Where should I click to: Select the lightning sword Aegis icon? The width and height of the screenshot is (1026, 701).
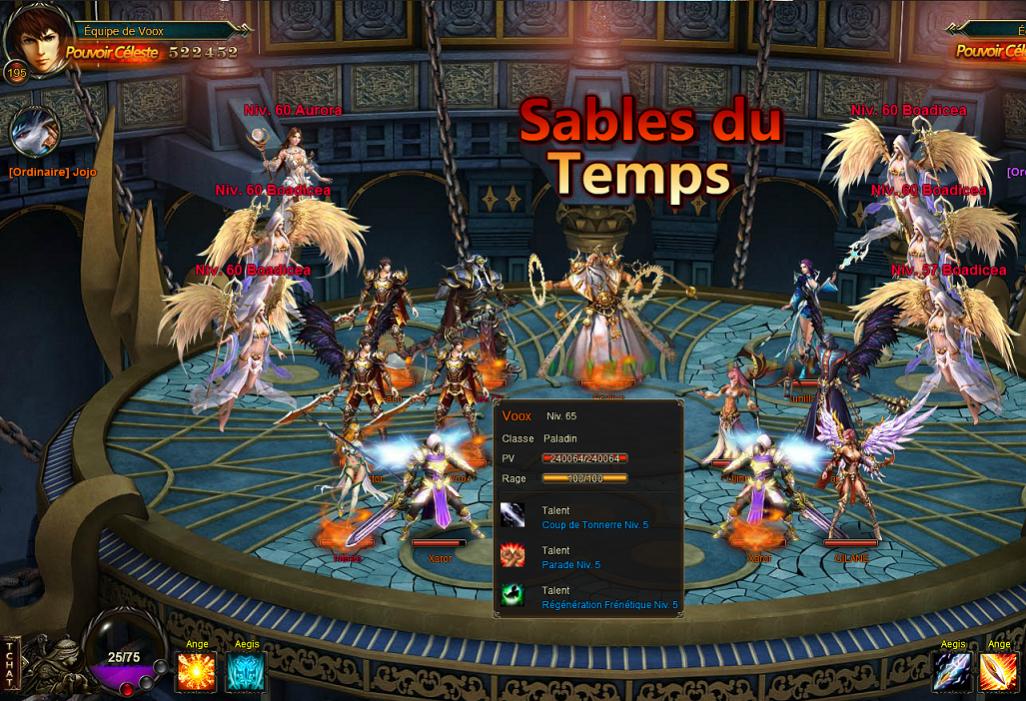951,672
